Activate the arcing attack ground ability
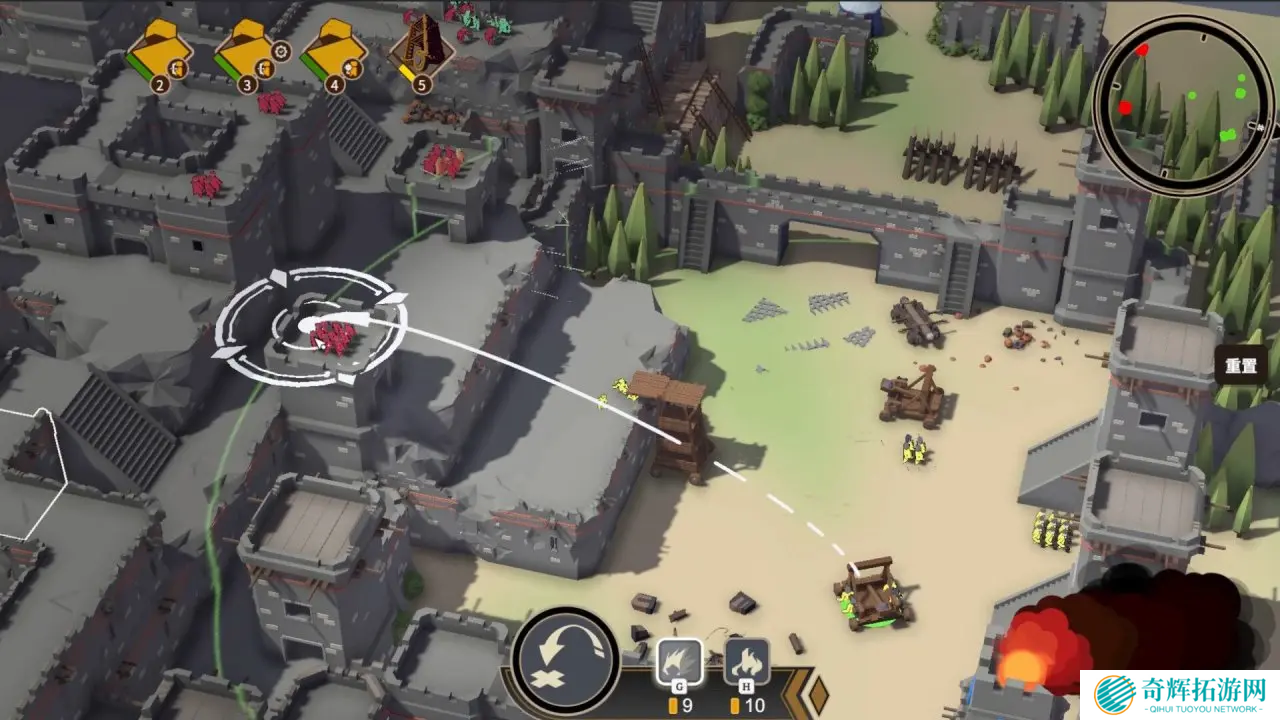Image resolution: width=1280 pixels, height=720 pixels. [566, 658]
